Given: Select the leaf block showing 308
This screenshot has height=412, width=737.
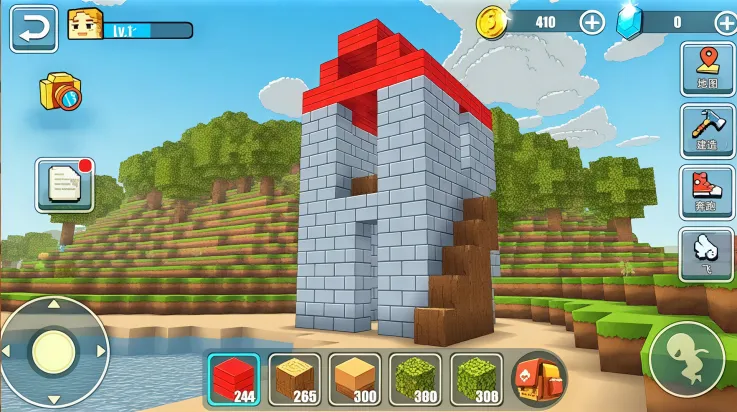Looking at the screenshot, I should pyautogui.click(x=476, y=380).
